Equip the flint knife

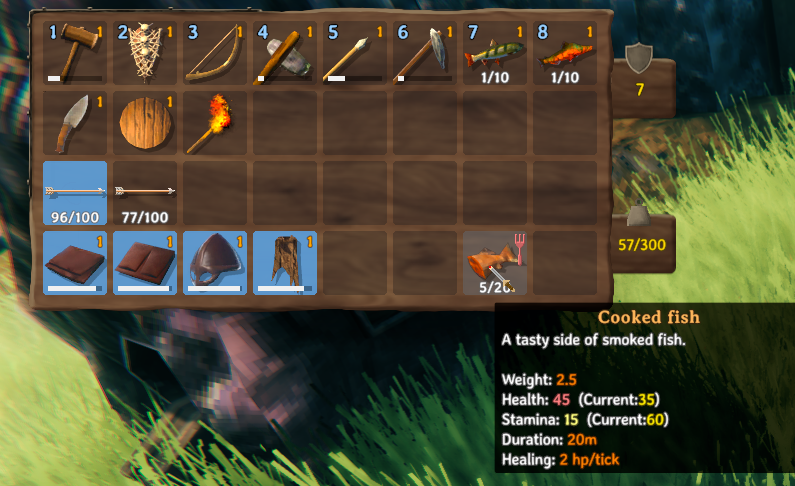(x=75, y=123)
